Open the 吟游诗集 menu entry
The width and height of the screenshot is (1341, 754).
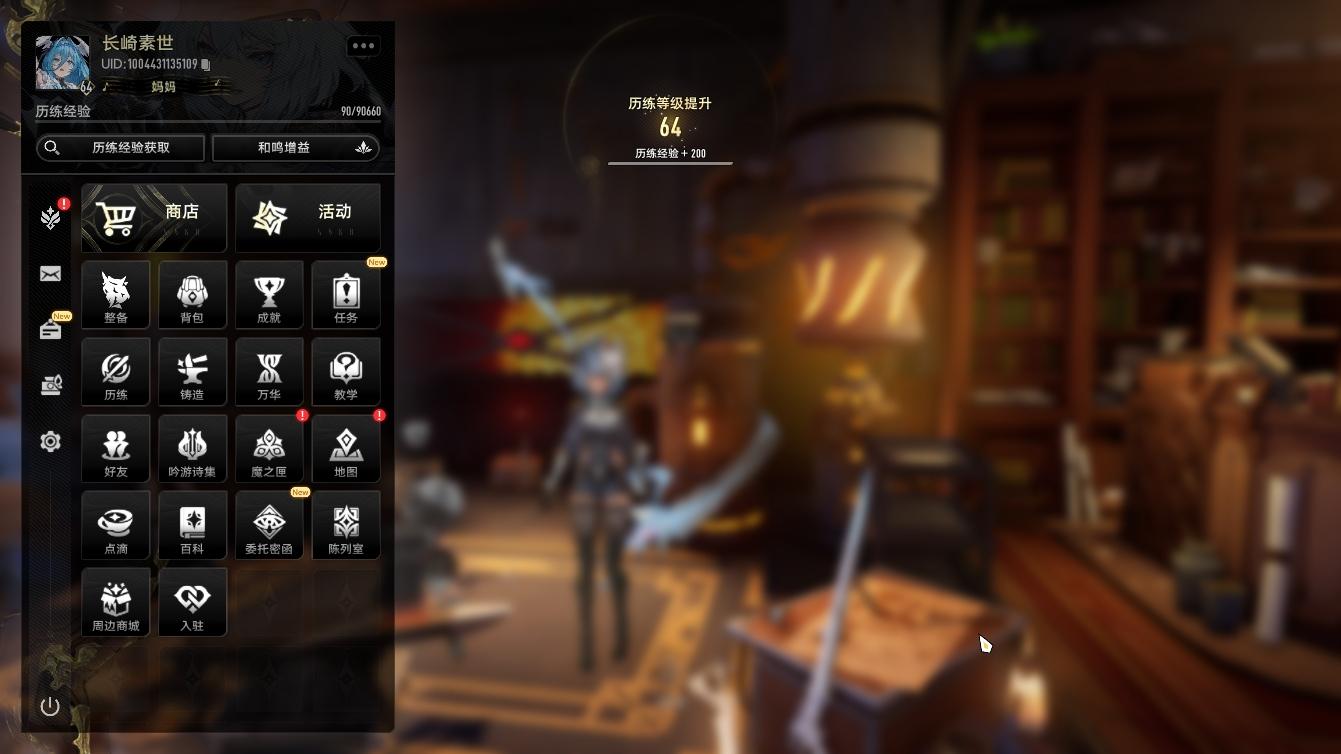[x=192, y=449]
